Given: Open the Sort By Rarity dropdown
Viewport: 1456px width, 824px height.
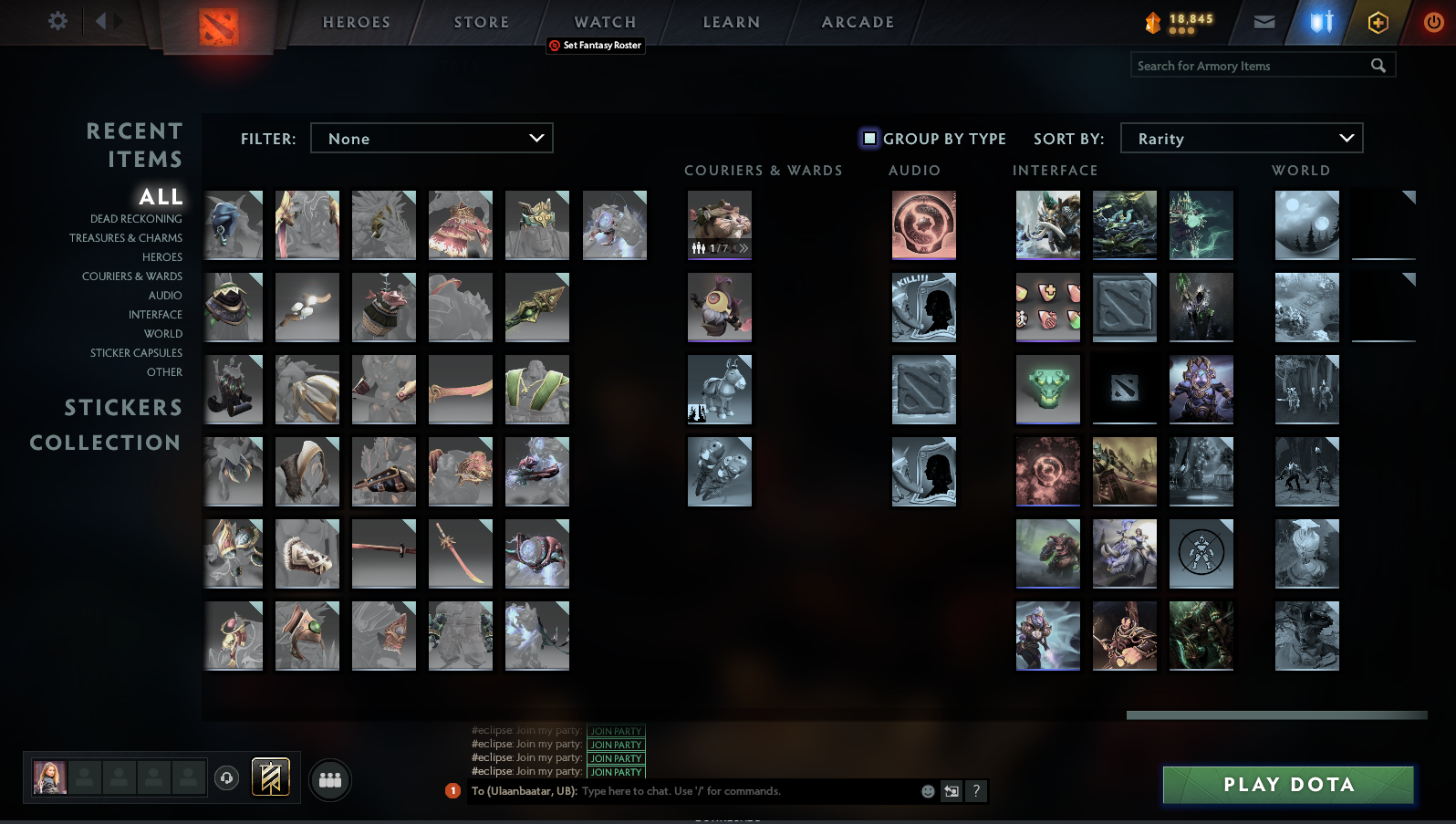Looking at the screenshot, I should (x=1242, y=138).
